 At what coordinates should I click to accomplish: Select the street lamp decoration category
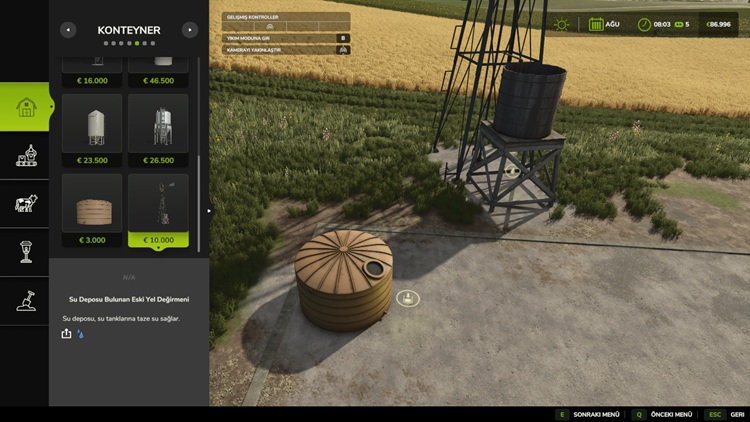click(25, 251)
